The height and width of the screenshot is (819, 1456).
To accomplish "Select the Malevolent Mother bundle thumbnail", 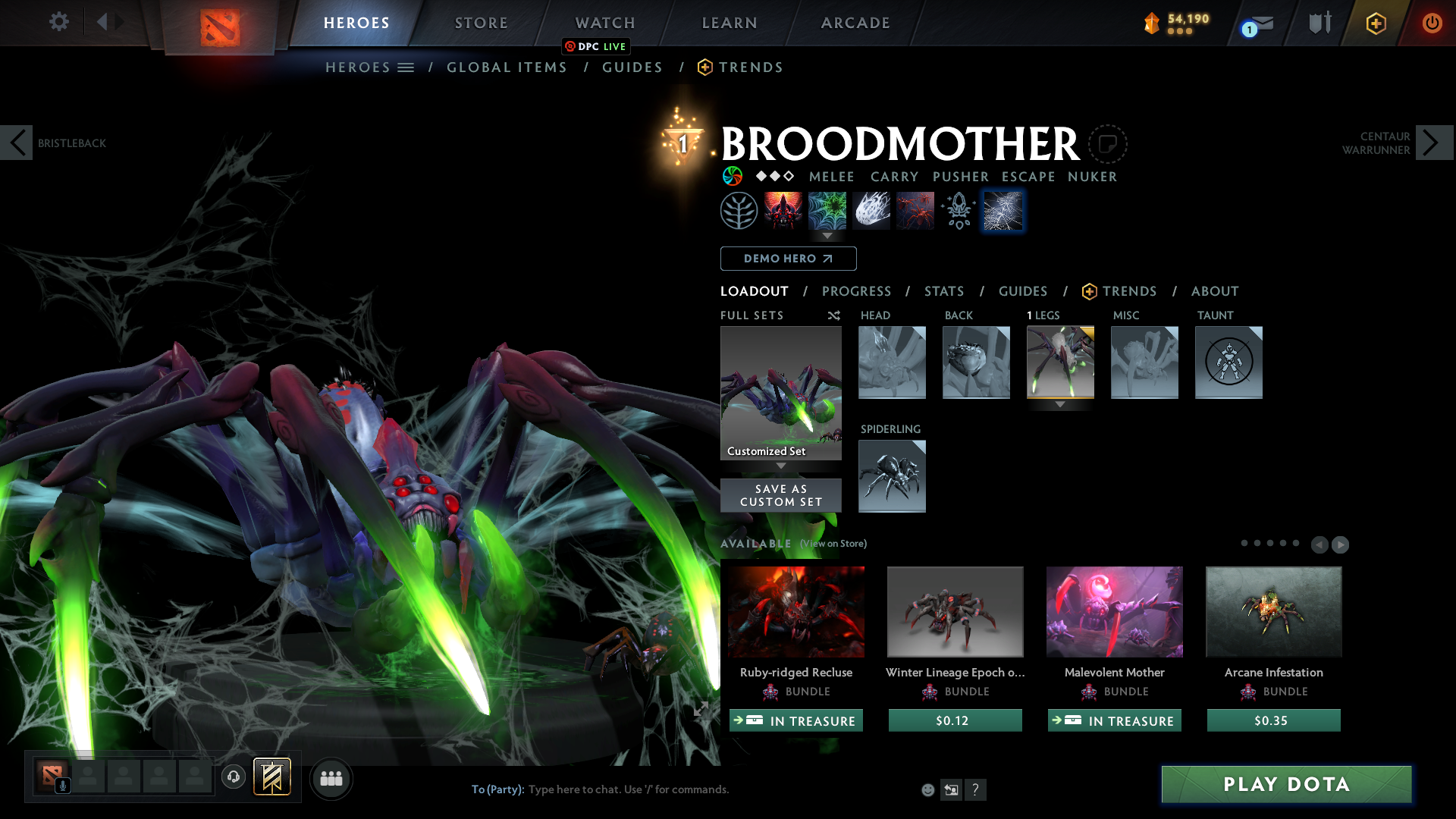I will (1113, 611).
